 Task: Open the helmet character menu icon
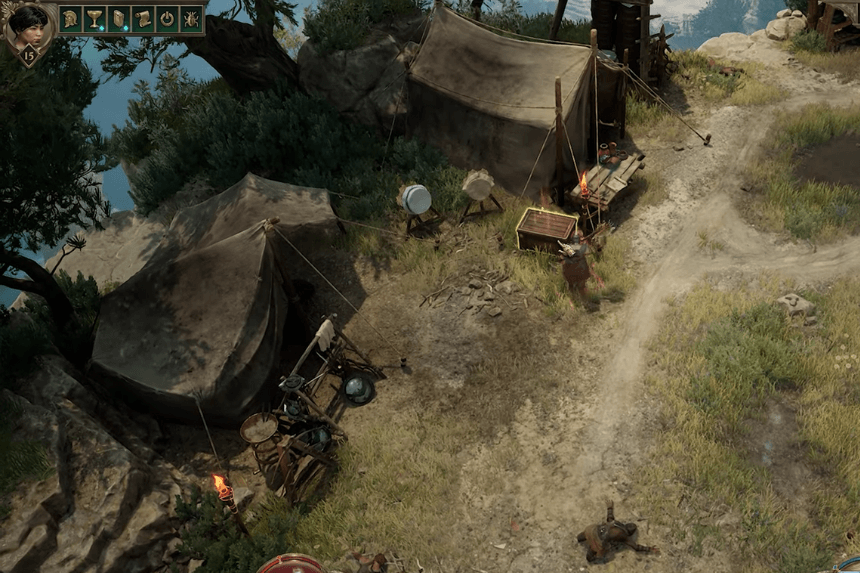pos(71,19)
